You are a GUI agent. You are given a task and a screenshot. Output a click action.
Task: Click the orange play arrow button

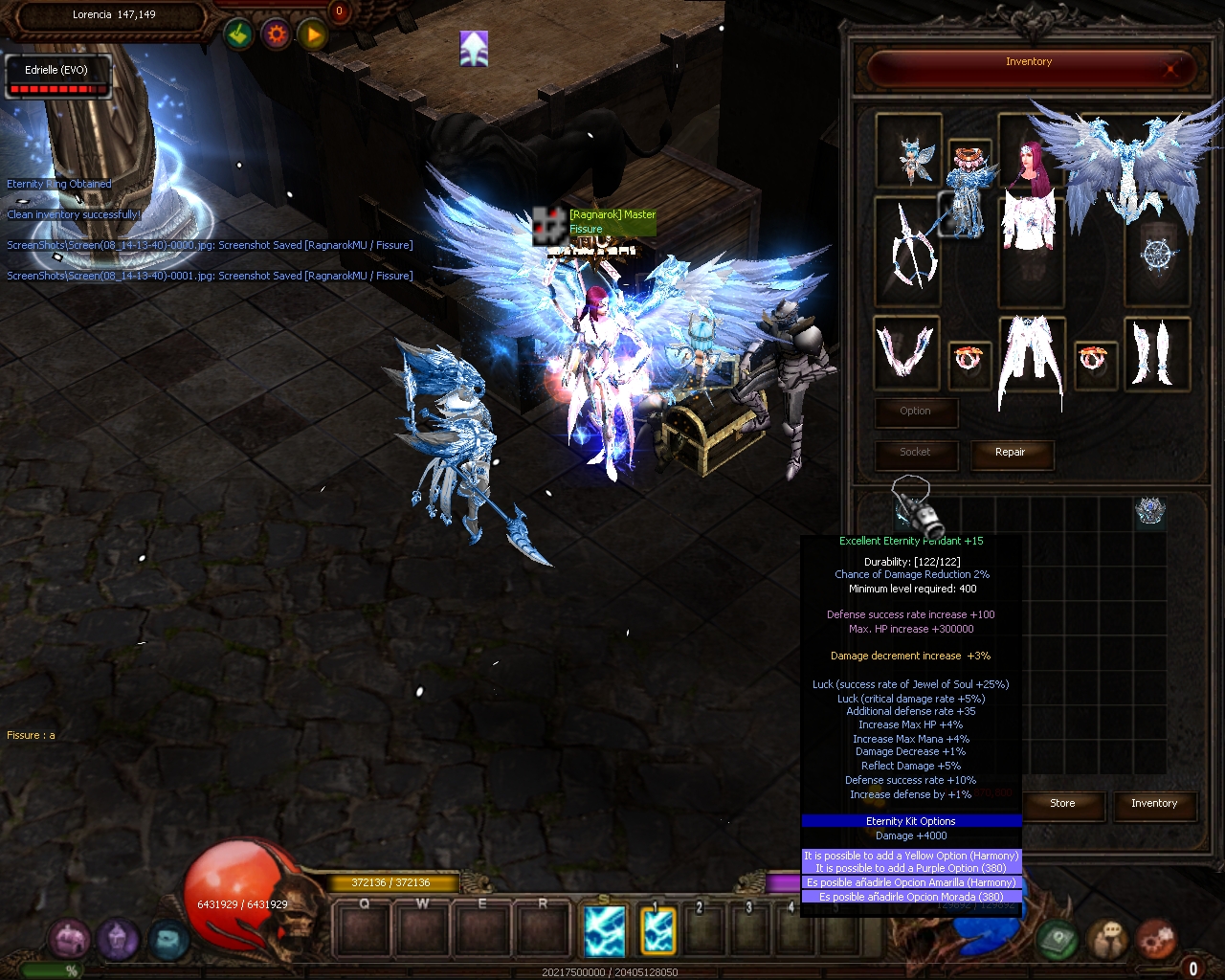tap(313, 35)
